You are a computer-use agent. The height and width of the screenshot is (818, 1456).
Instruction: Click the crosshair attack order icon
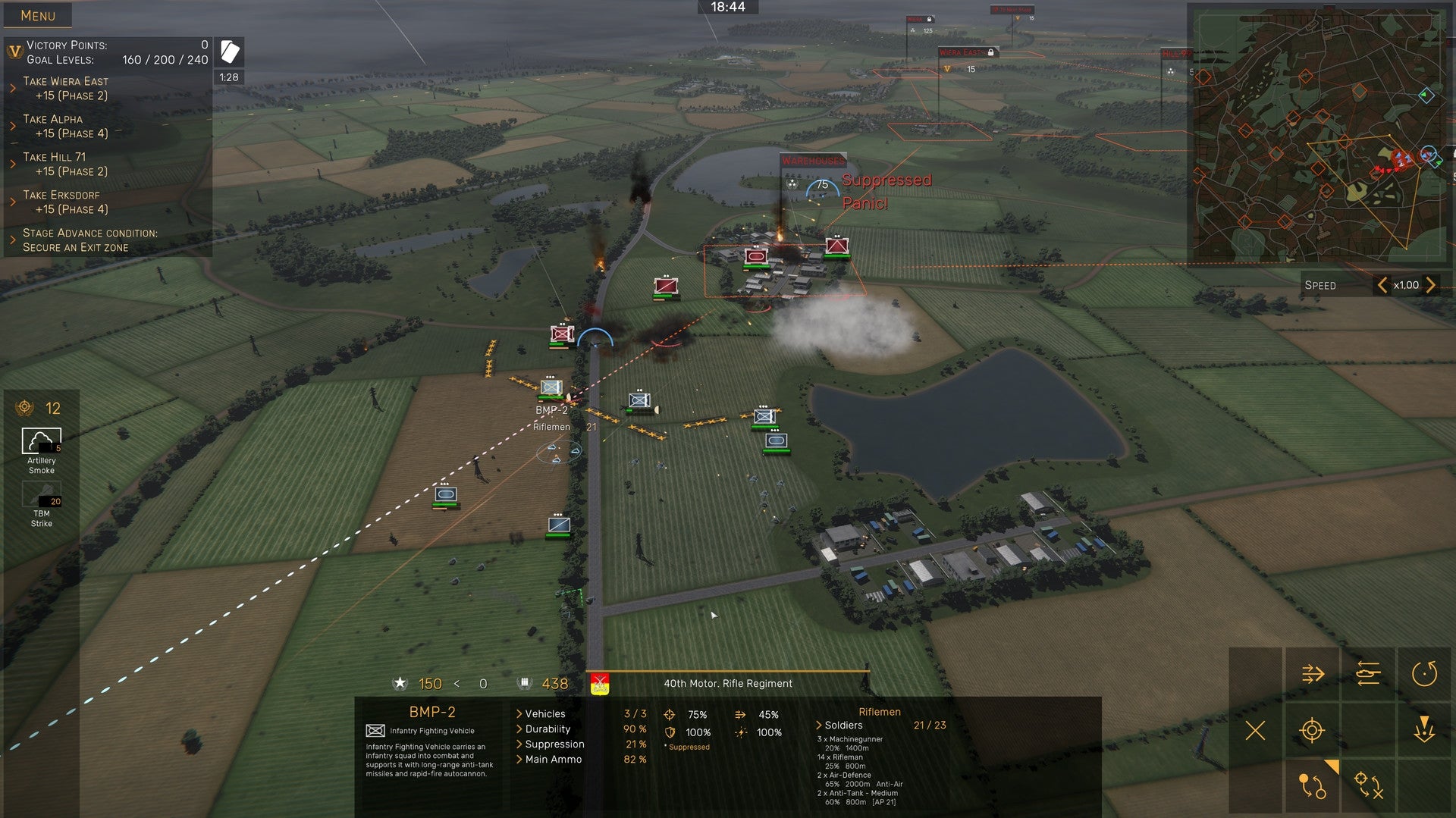pyautogui.click(x=1313, y=732)
